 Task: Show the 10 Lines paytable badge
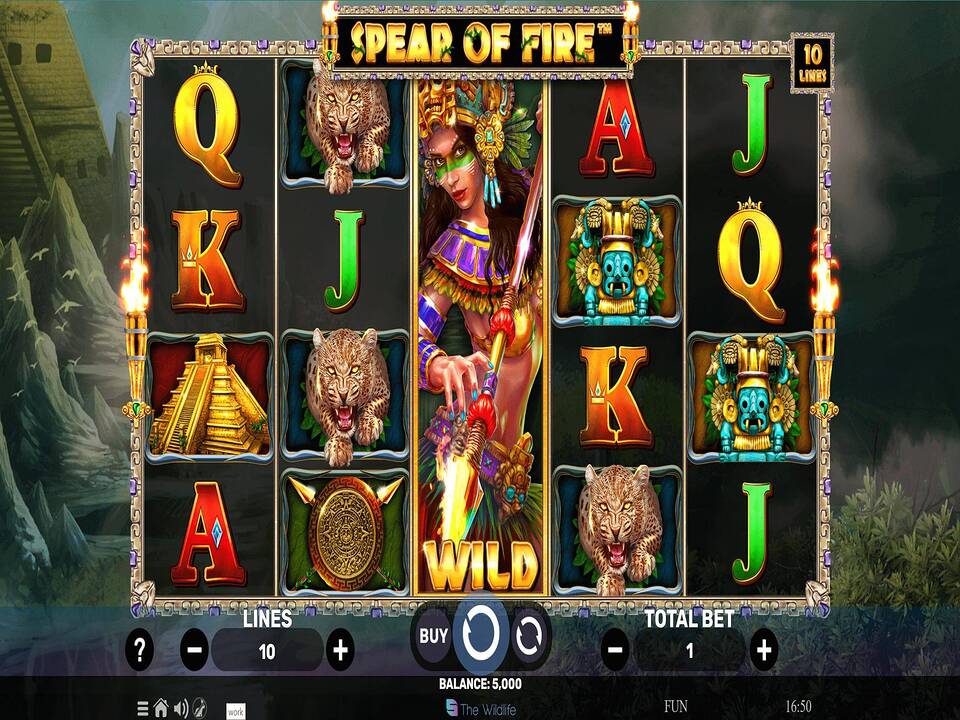[x=811, y=63]
